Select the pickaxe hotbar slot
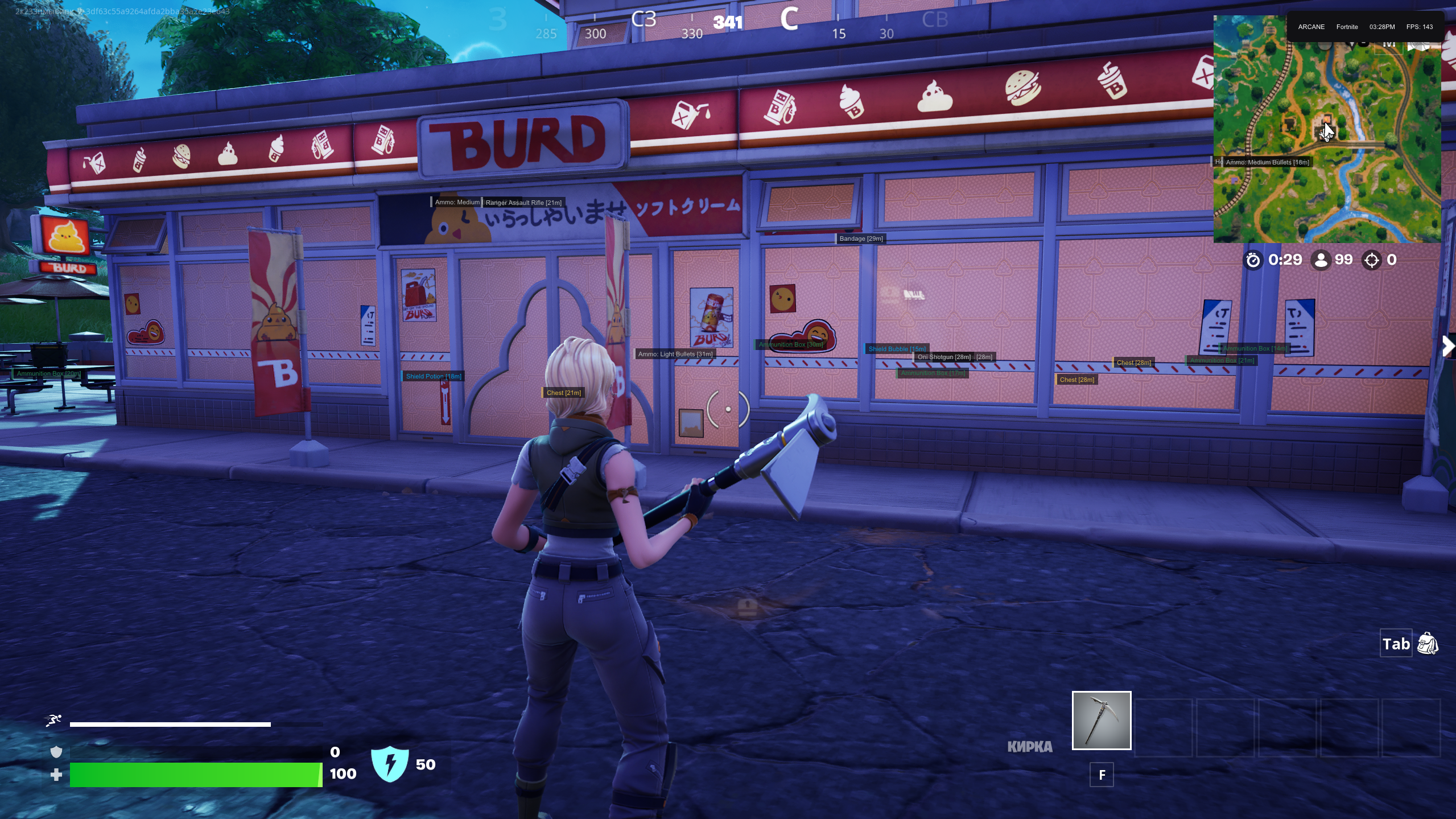Image resolution: width=1456 pixels, height=819 pixels. click(x=1101, y=721)
